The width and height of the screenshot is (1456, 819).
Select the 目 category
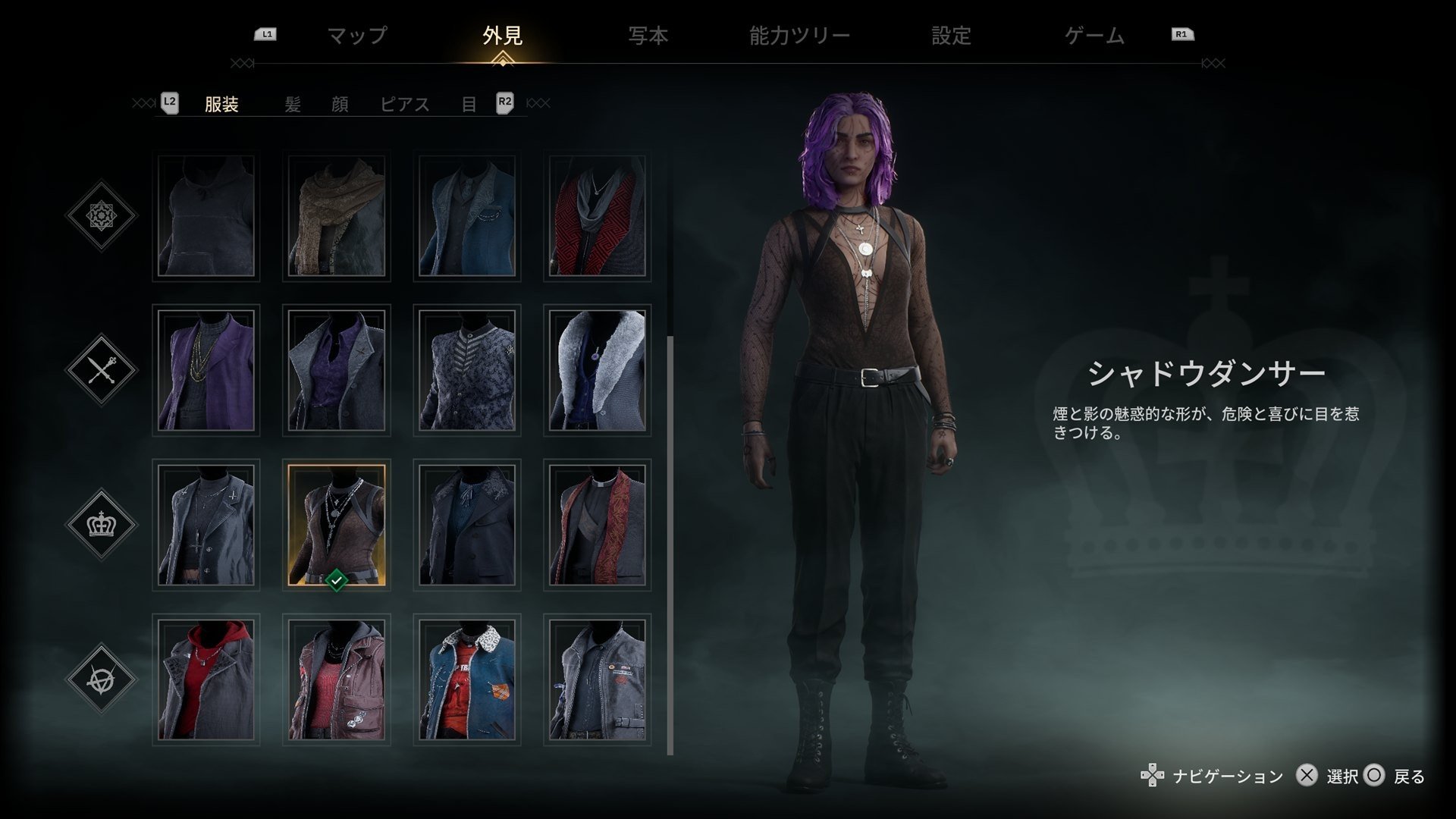469,105
